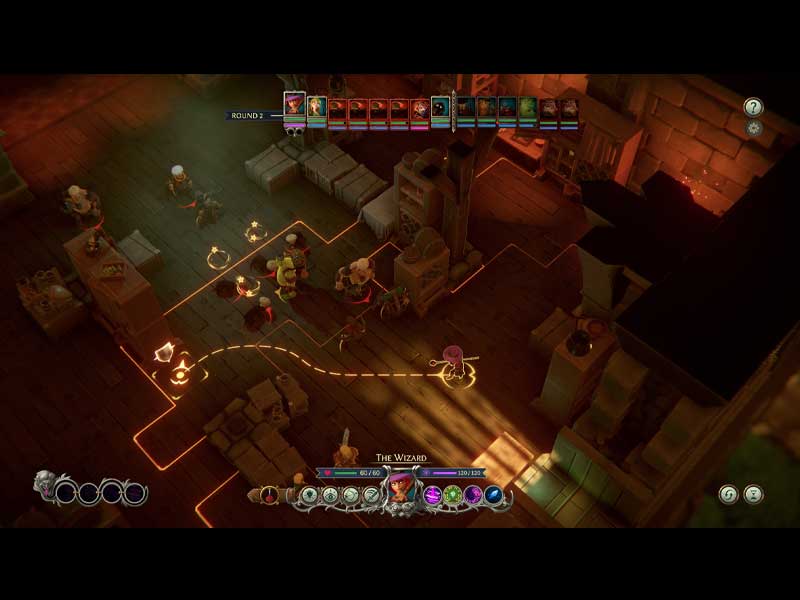Click the hourglass end turn button

click(x=753, y=494)
